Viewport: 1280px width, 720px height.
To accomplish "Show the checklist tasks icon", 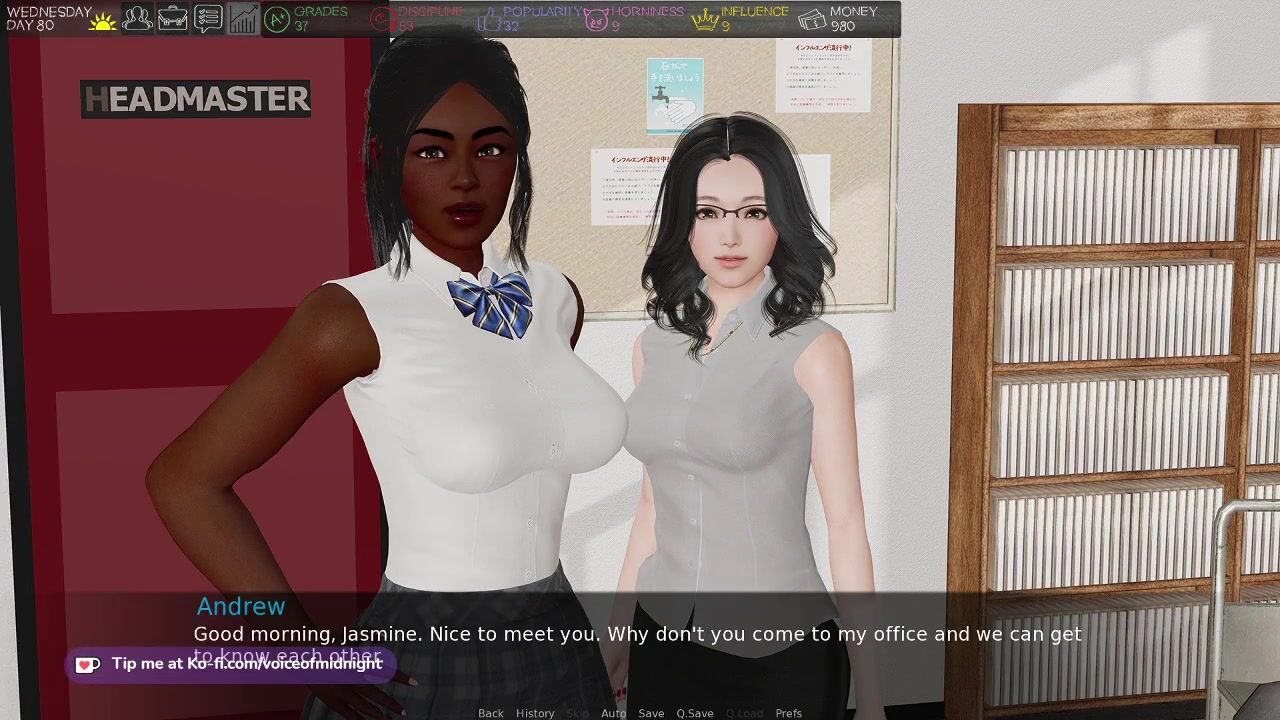I will click(207, 18).
